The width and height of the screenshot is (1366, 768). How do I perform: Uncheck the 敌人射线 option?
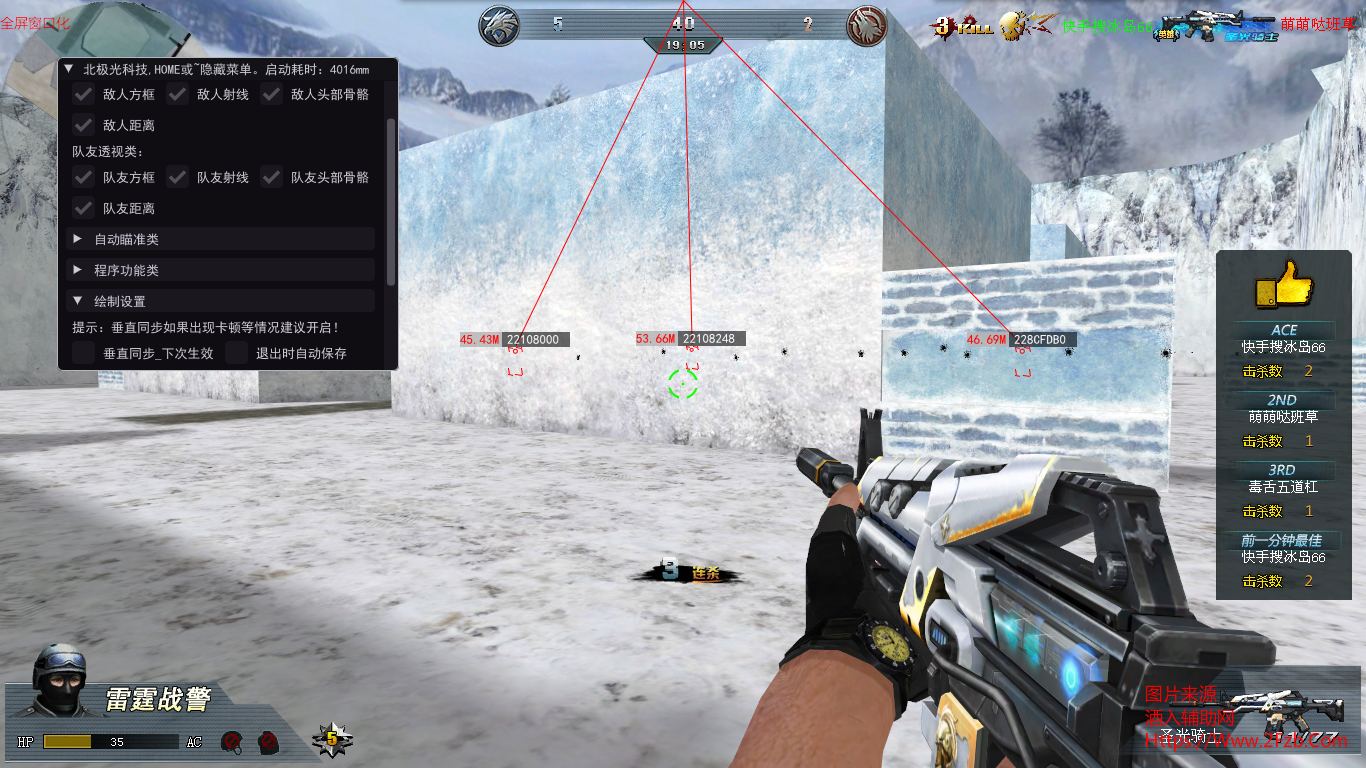point(178,95)
